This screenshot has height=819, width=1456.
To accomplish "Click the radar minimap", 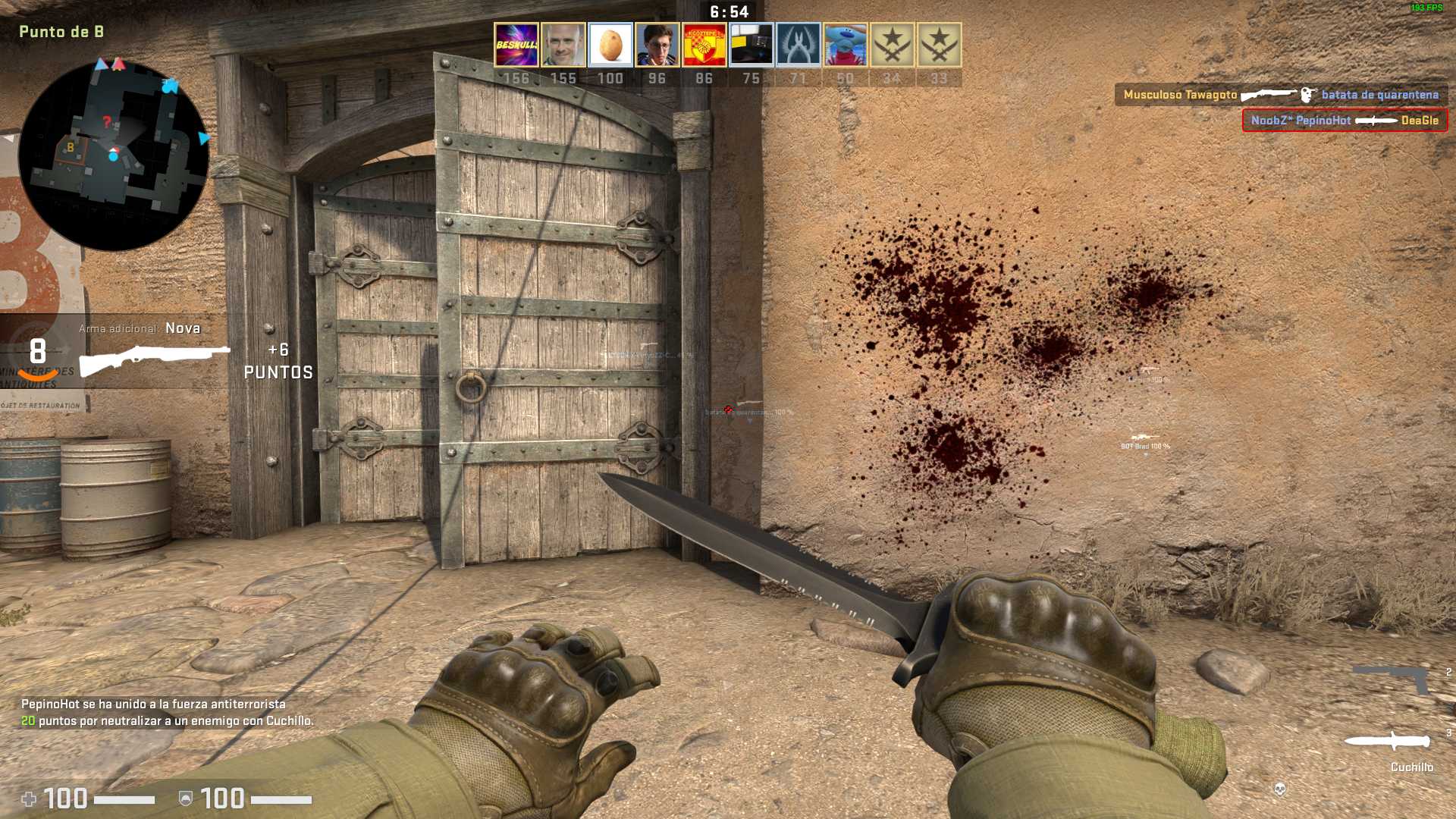I will pyautogui.click(x=114, y=155).
